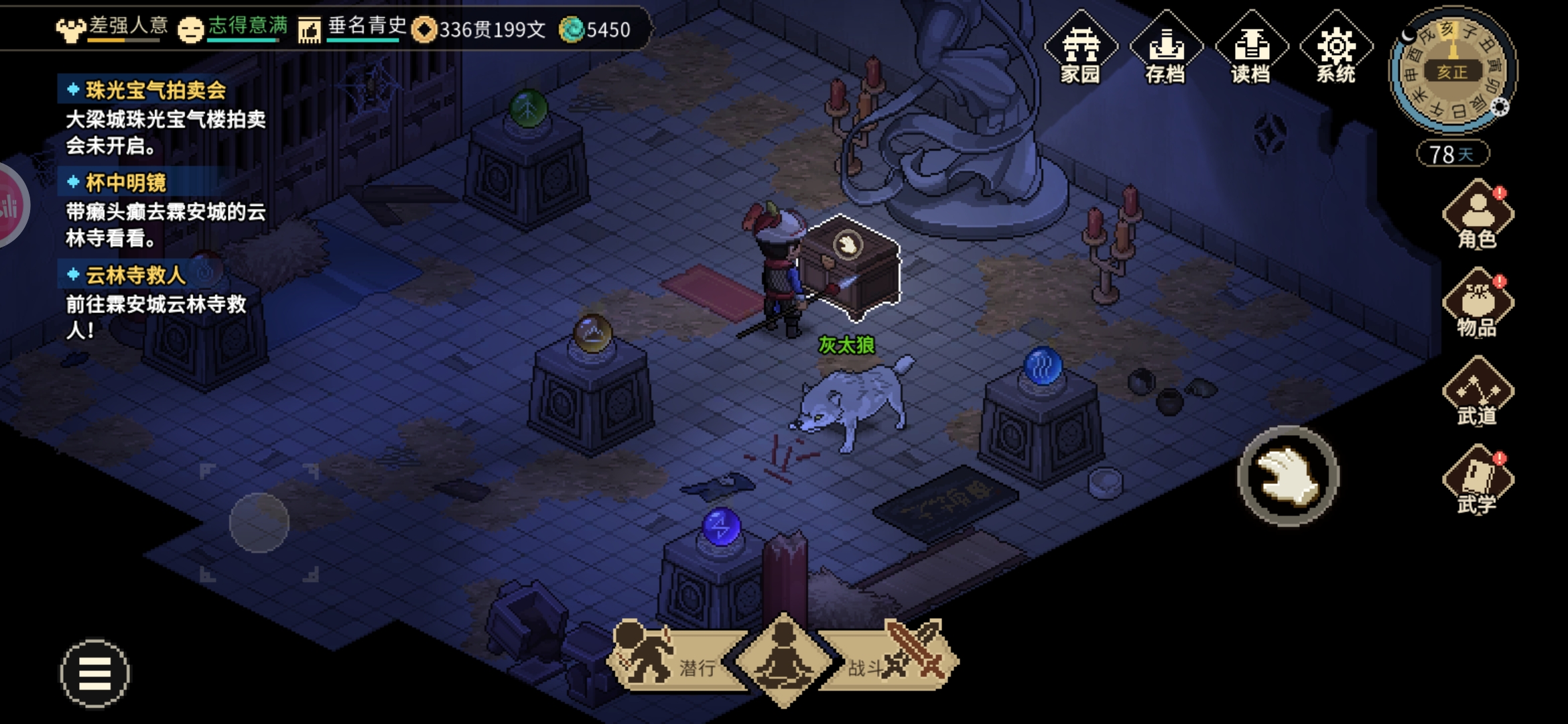The height and width of the screenshot is (724, 1568).
Task: Open the 珠光宝气拍卖会 quest entry
Action: [x=155, y=90]
